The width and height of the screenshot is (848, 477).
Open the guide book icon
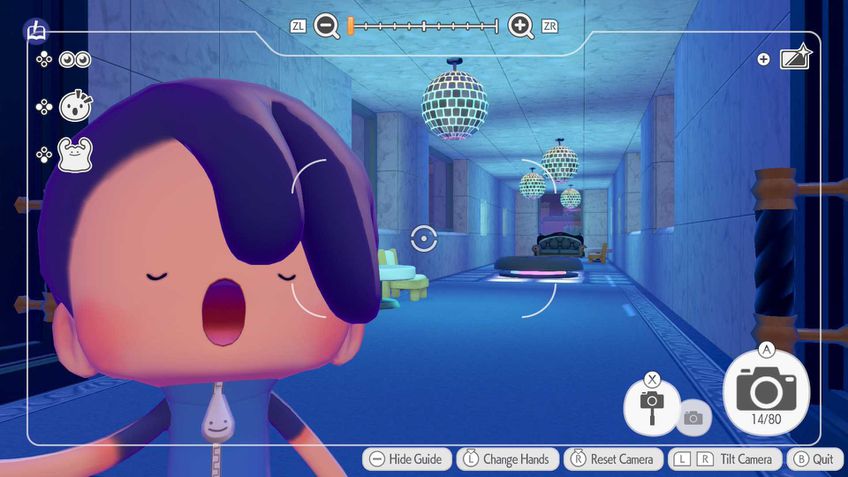click(x=36, y=31)
